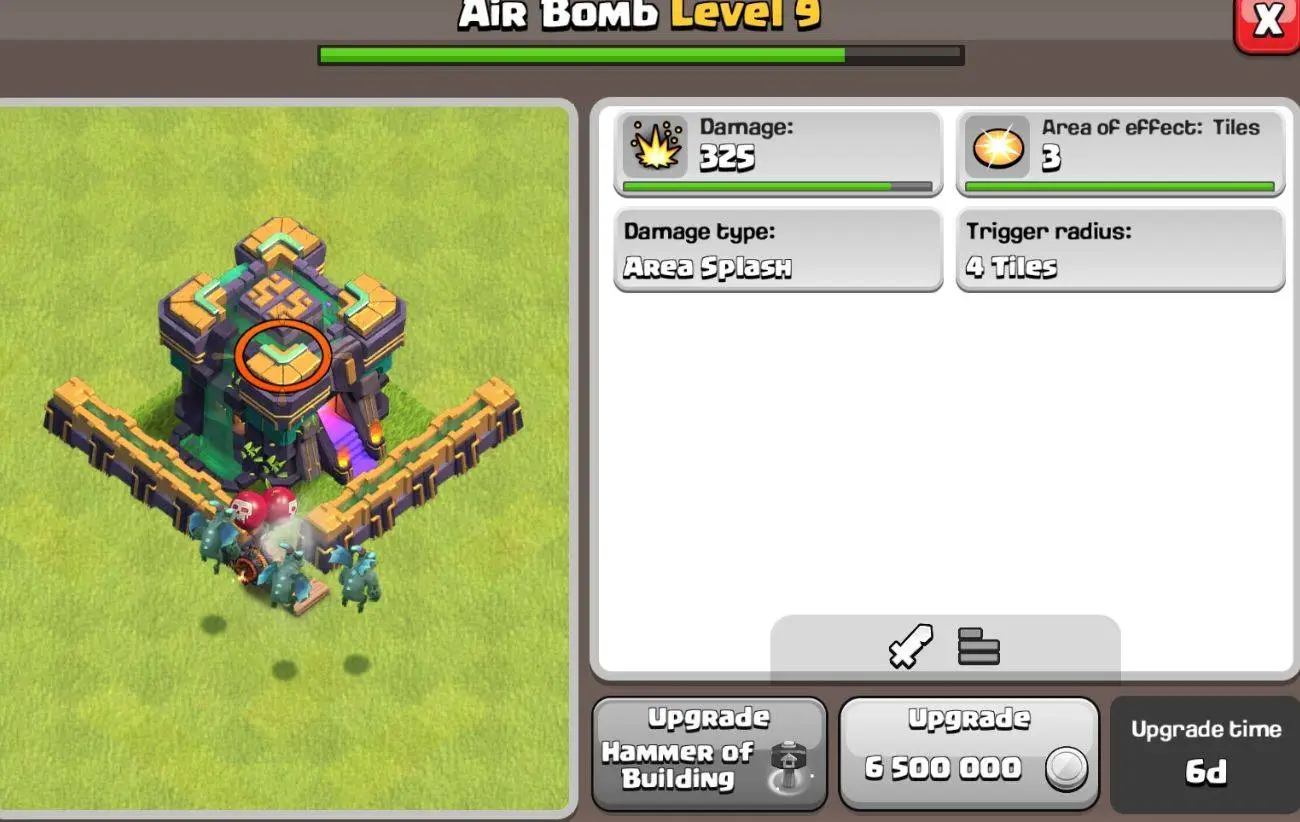Click the Upgrade time 6d panel
The image size is (1300, 822).
click(1205, 752)
